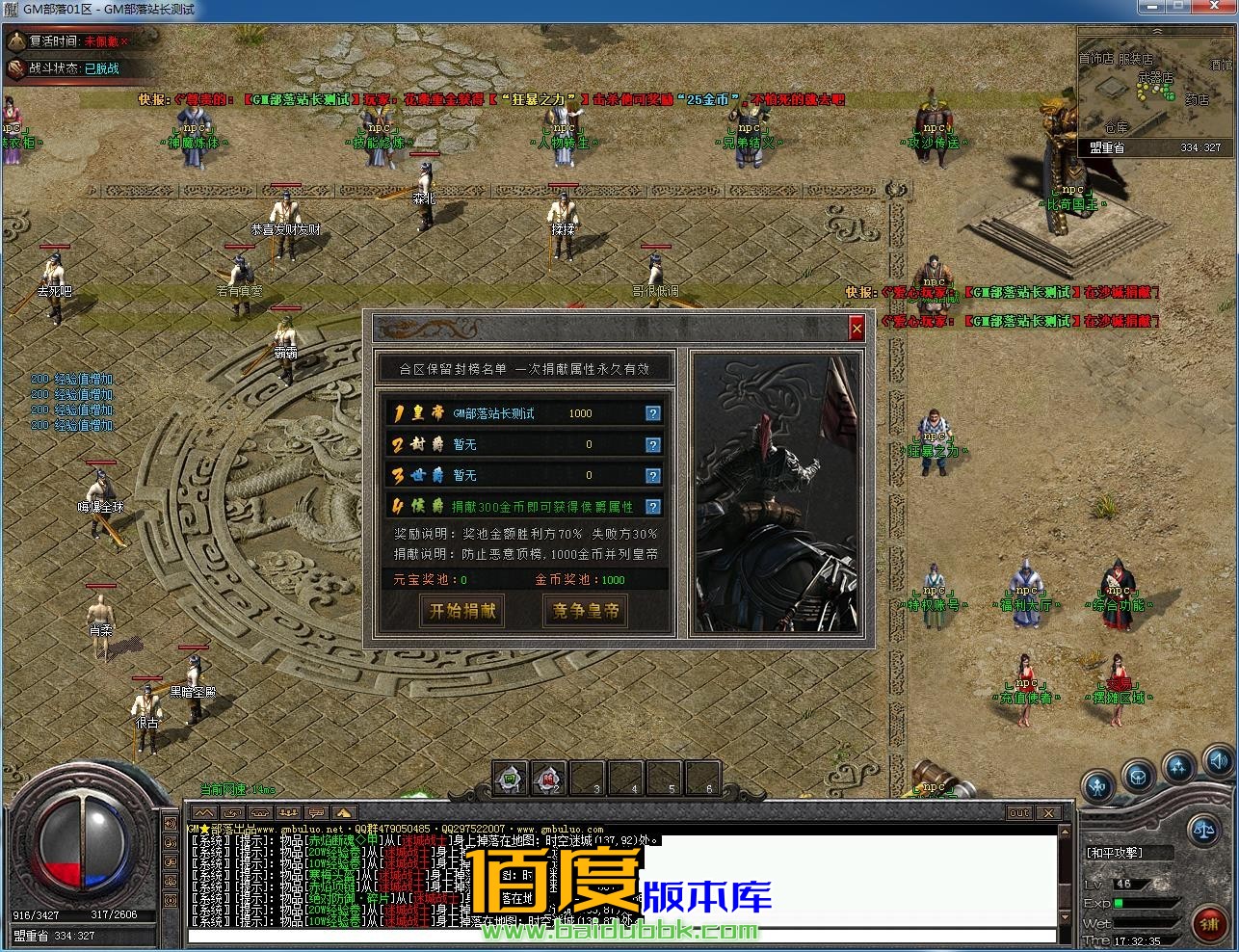Open the character info figure icon
1239x952 pixels.
(1097, 784)
